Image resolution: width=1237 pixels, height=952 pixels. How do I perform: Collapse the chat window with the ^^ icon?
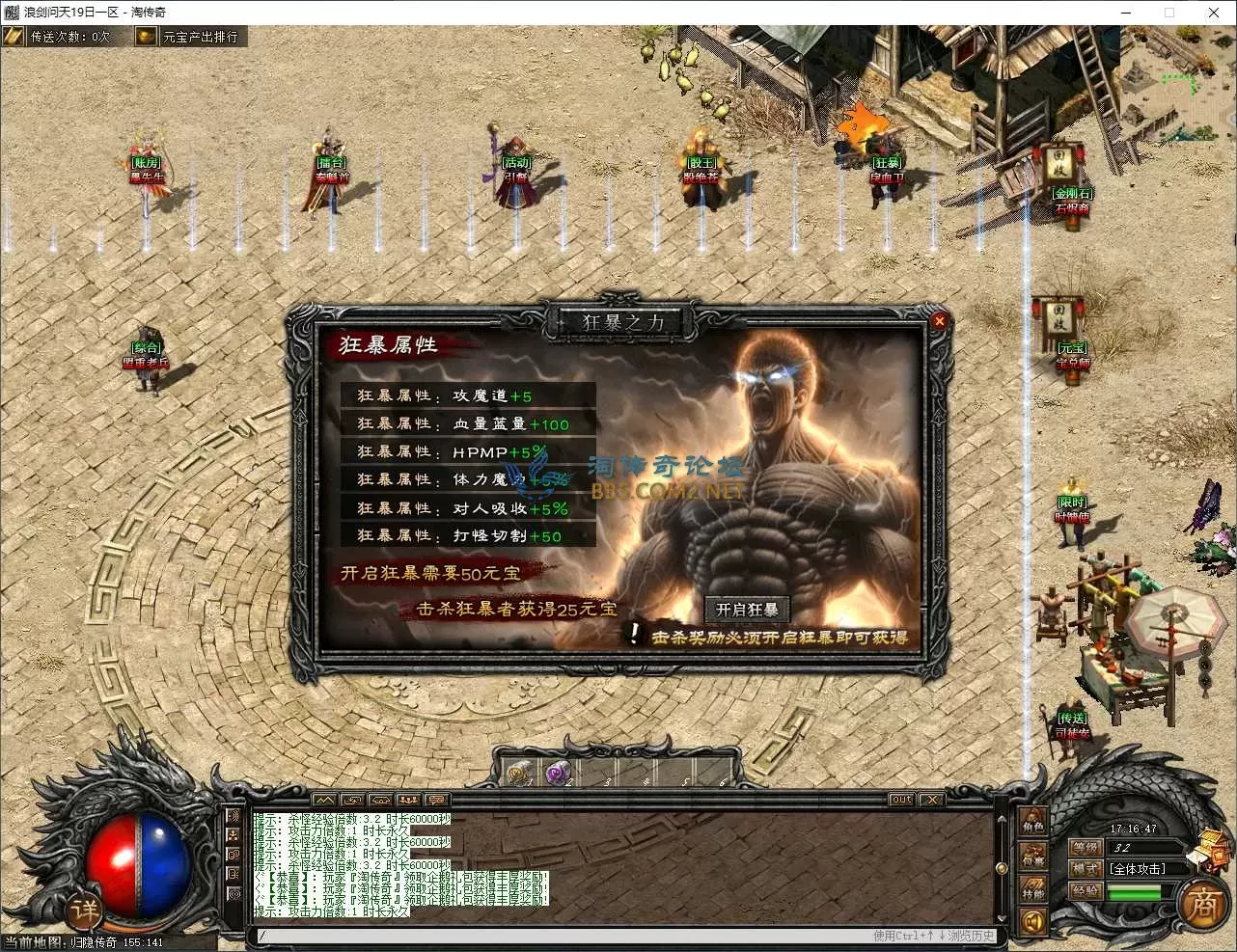325,800
